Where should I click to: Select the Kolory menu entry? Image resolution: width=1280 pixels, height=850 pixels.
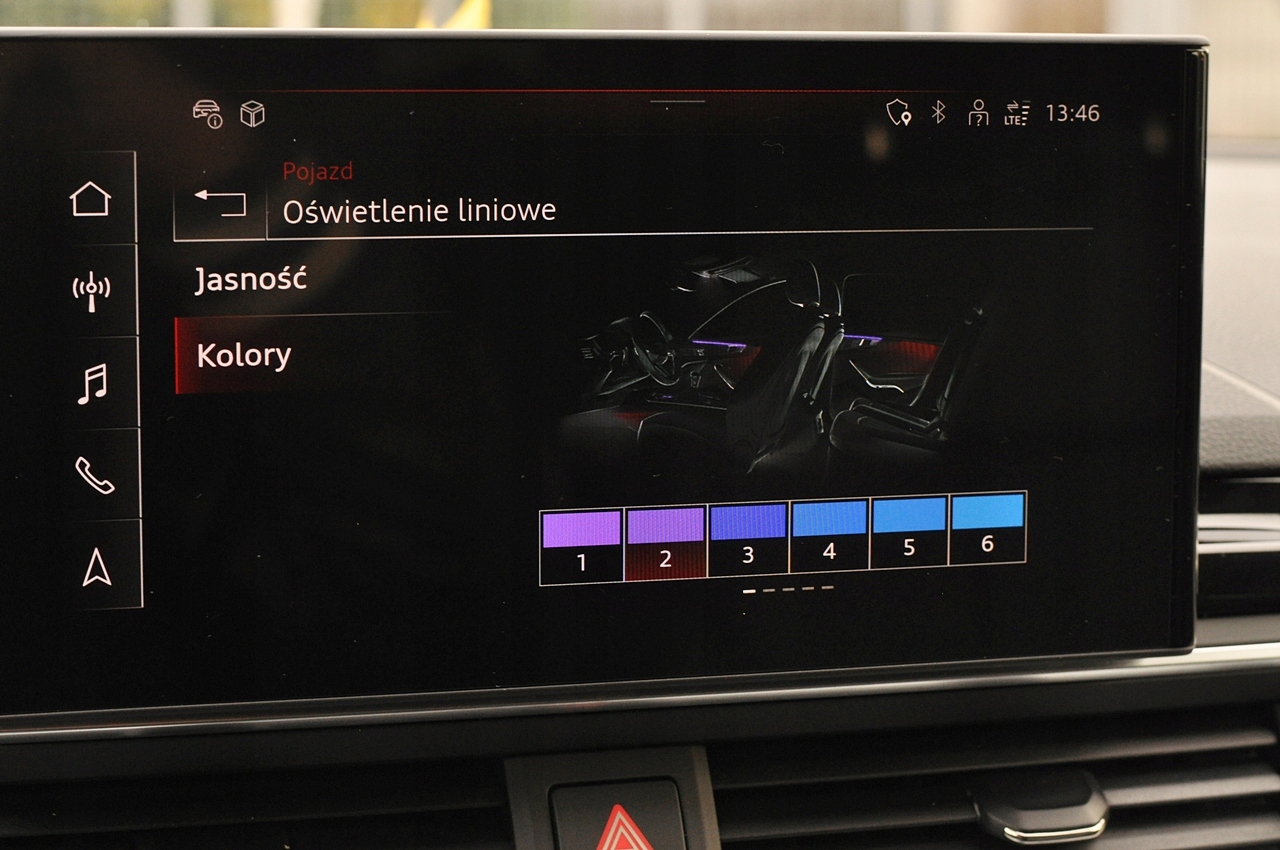point(244,356)
